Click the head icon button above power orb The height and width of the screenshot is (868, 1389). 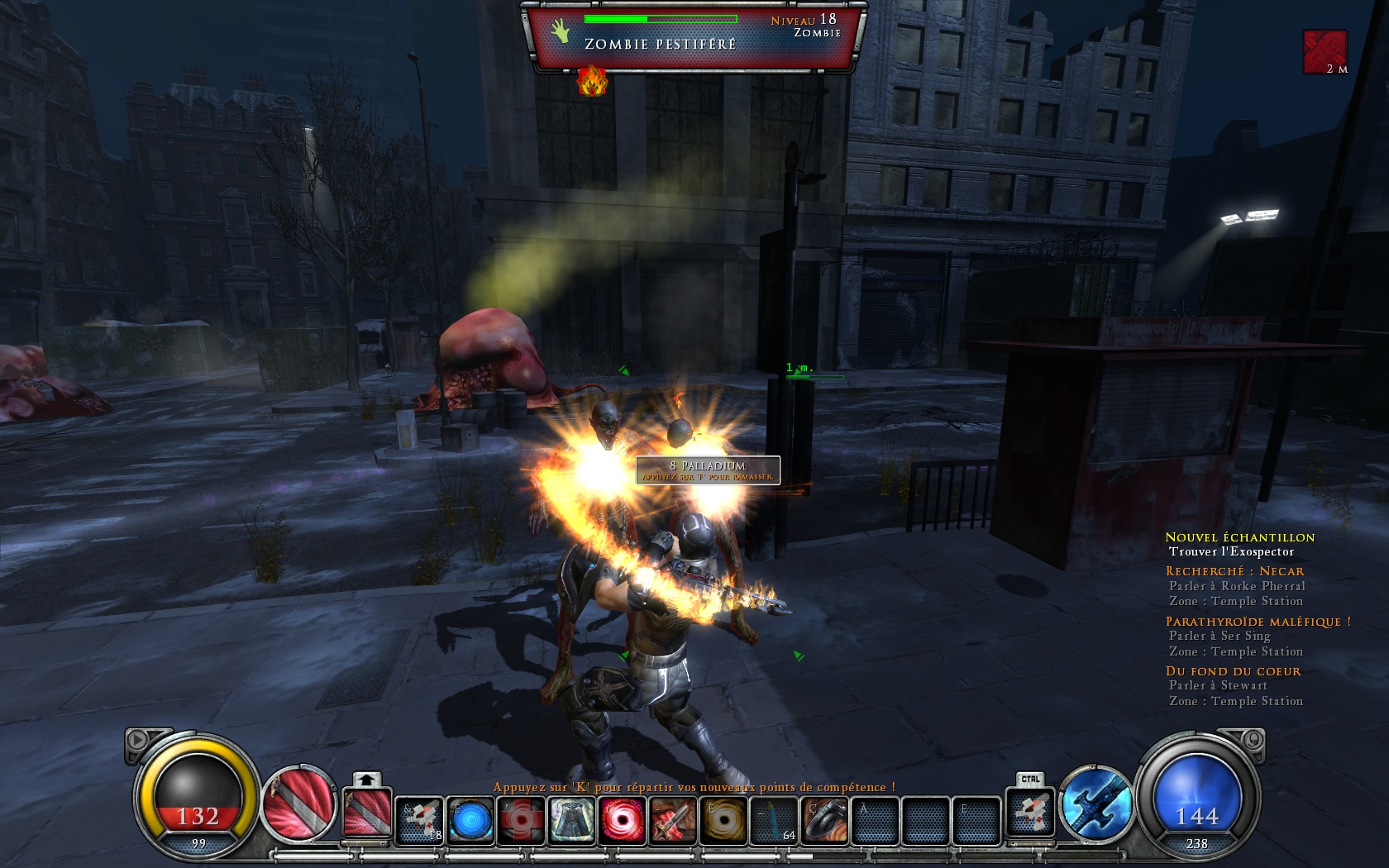[x=1252, y=739]
